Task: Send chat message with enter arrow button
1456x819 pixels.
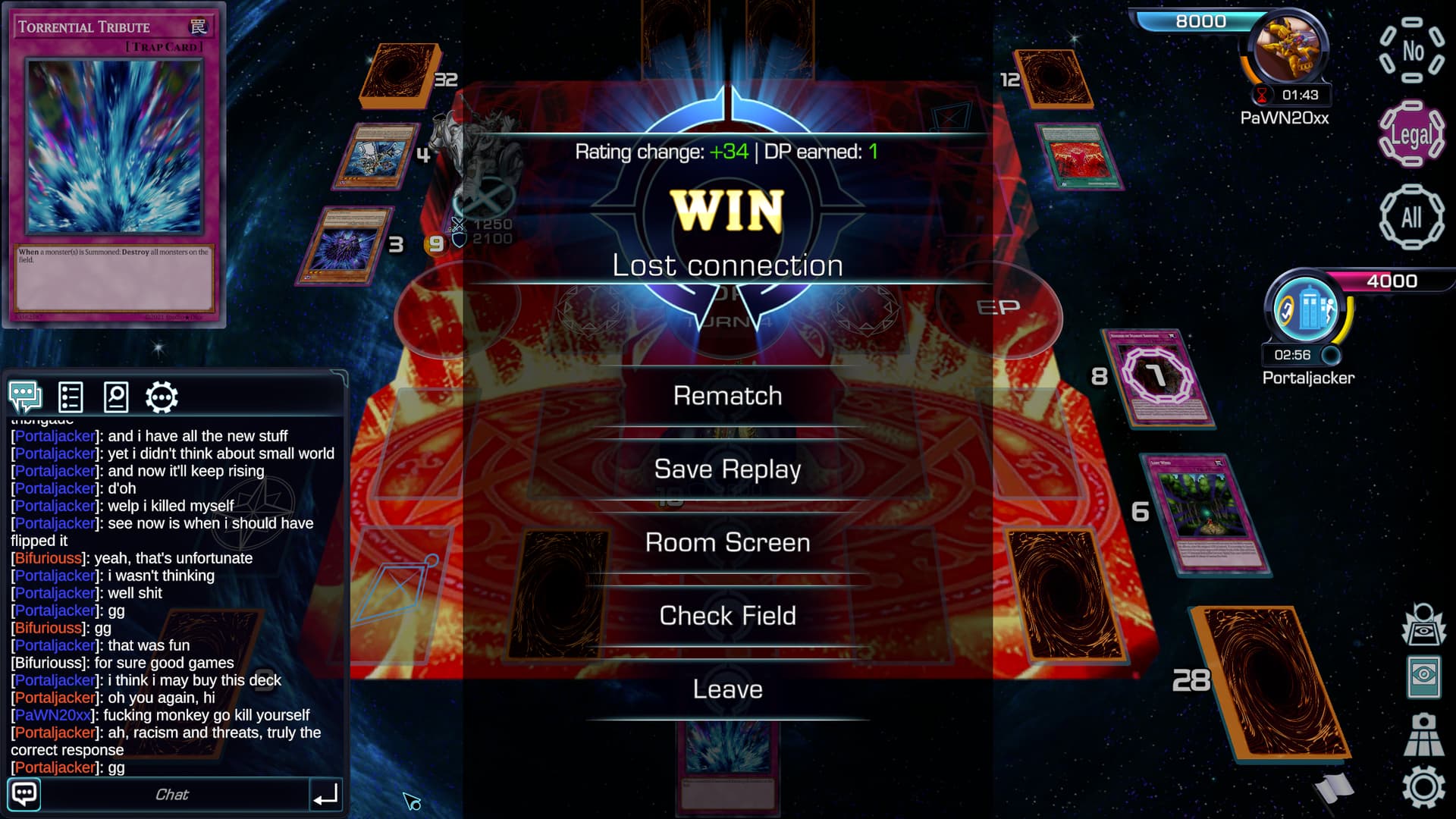Action: tap(326, 795)
